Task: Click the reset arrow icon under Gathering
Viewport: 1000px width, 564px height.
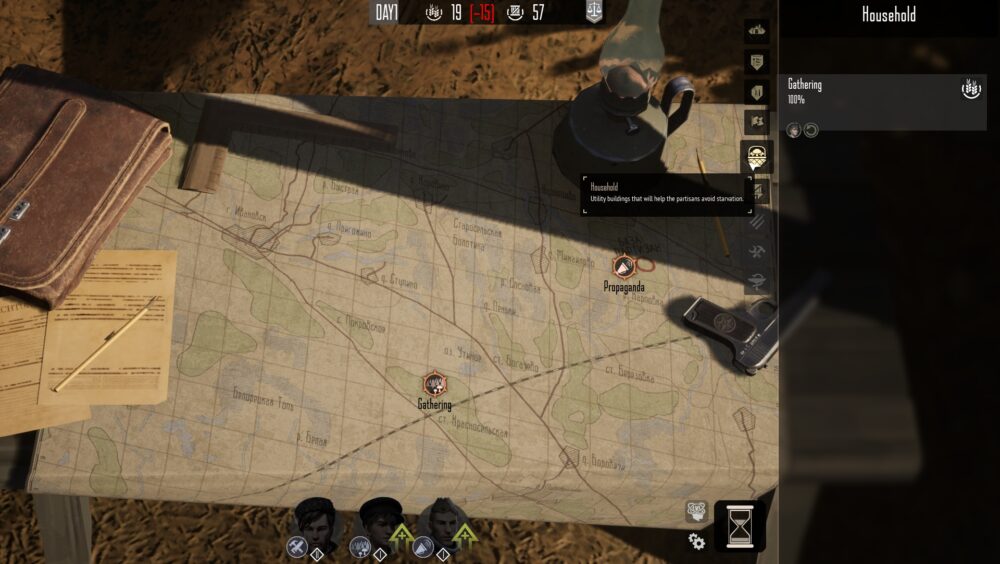Action: [811, 130]
